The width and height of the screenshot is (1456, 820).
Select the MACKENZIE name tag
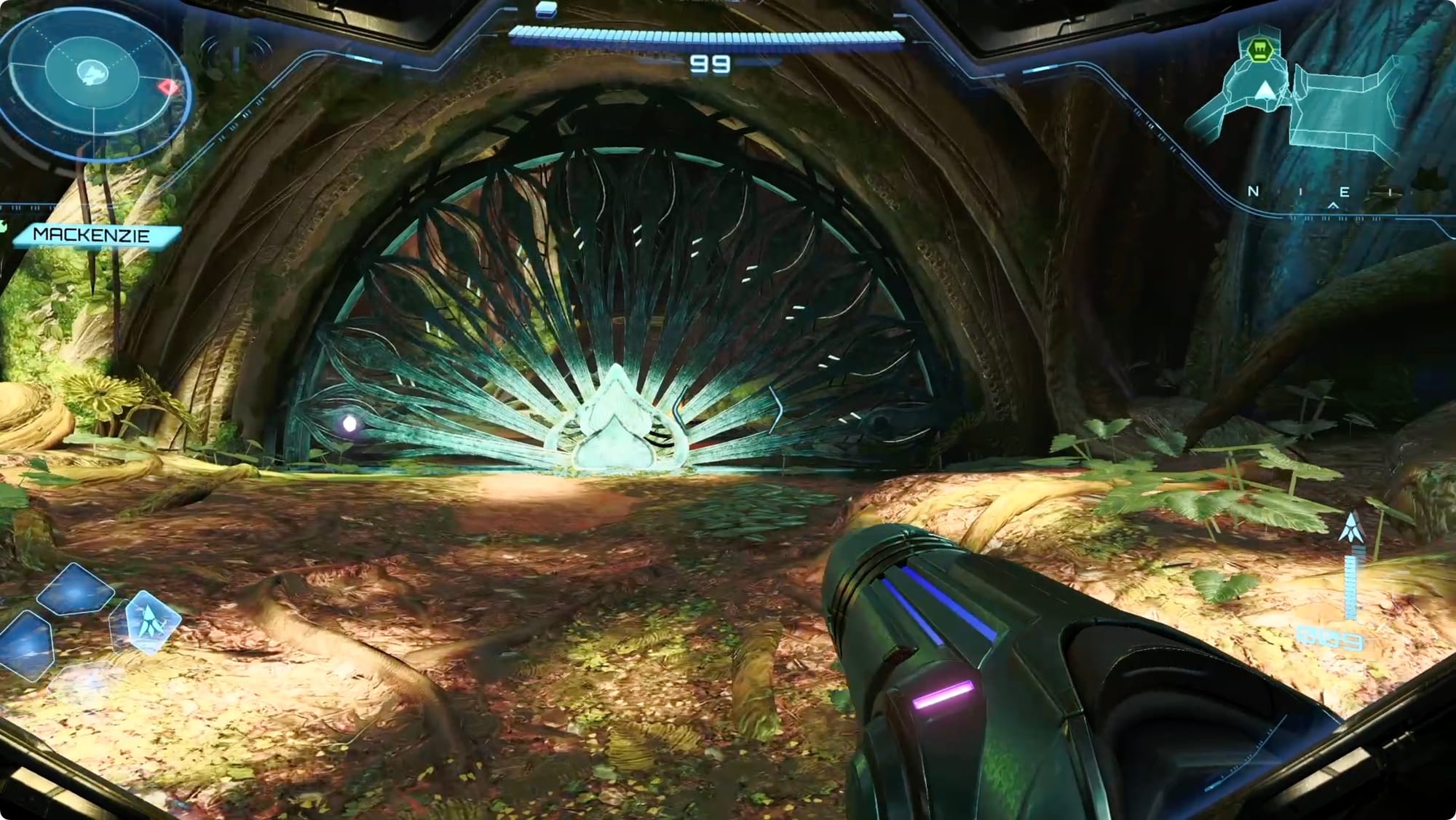92,235
